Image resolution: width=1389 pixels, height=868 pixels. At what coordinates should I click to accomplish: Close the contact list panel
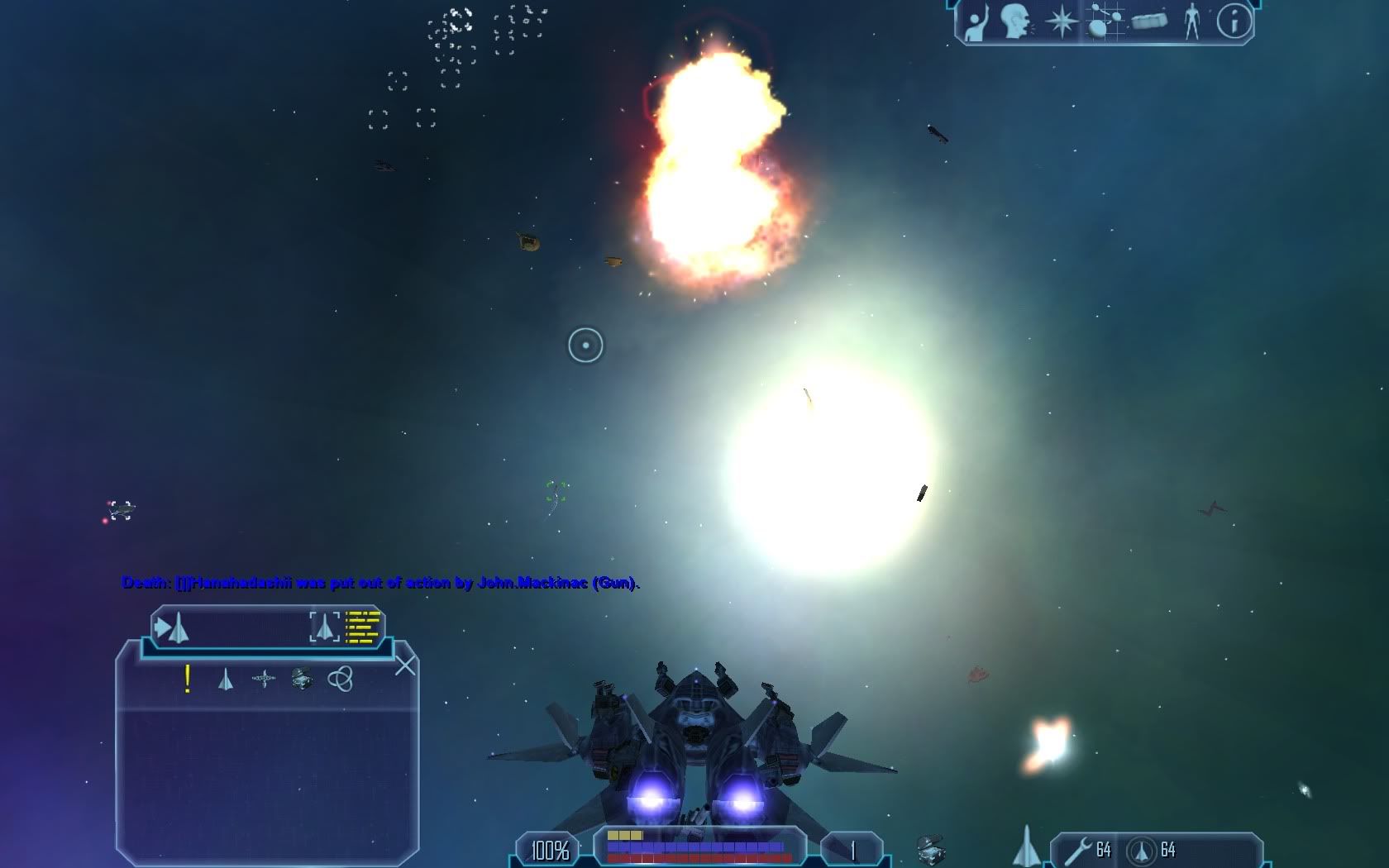[x=405, y=665]
